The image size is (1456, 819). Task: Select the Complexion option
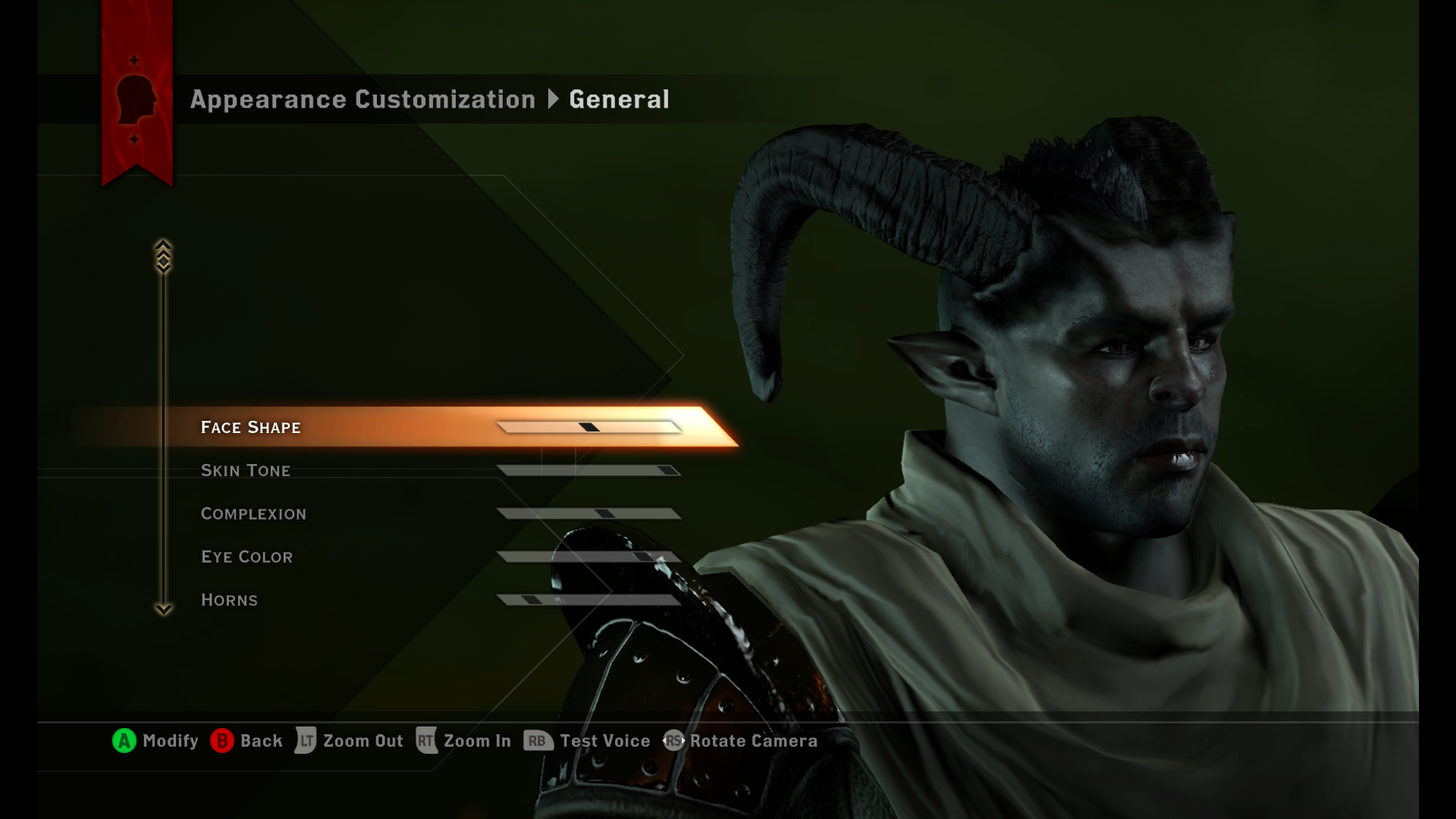click(253, 513)
